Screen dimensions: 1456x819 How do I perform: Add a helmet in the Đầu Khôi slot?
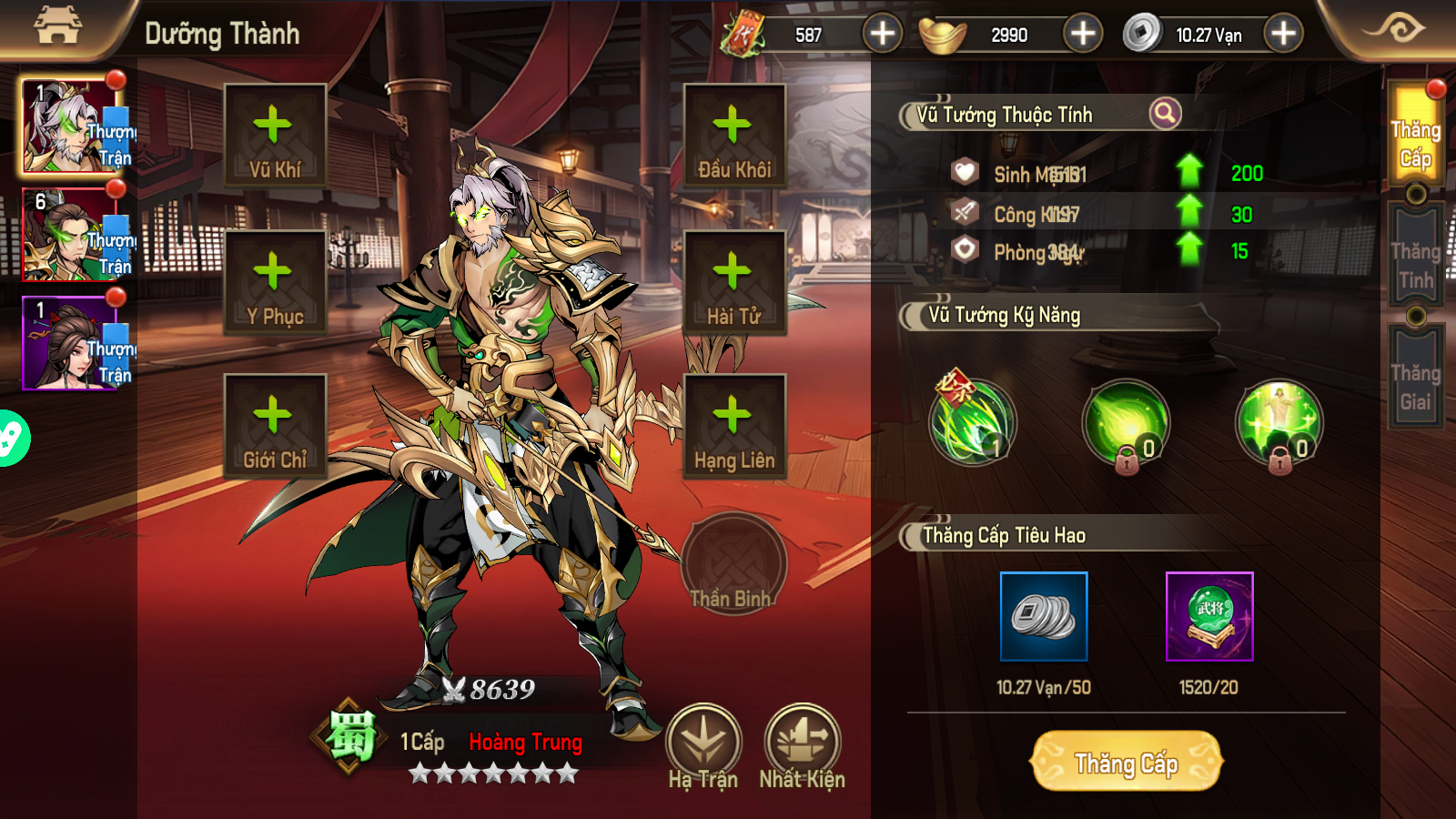(734, 136)
